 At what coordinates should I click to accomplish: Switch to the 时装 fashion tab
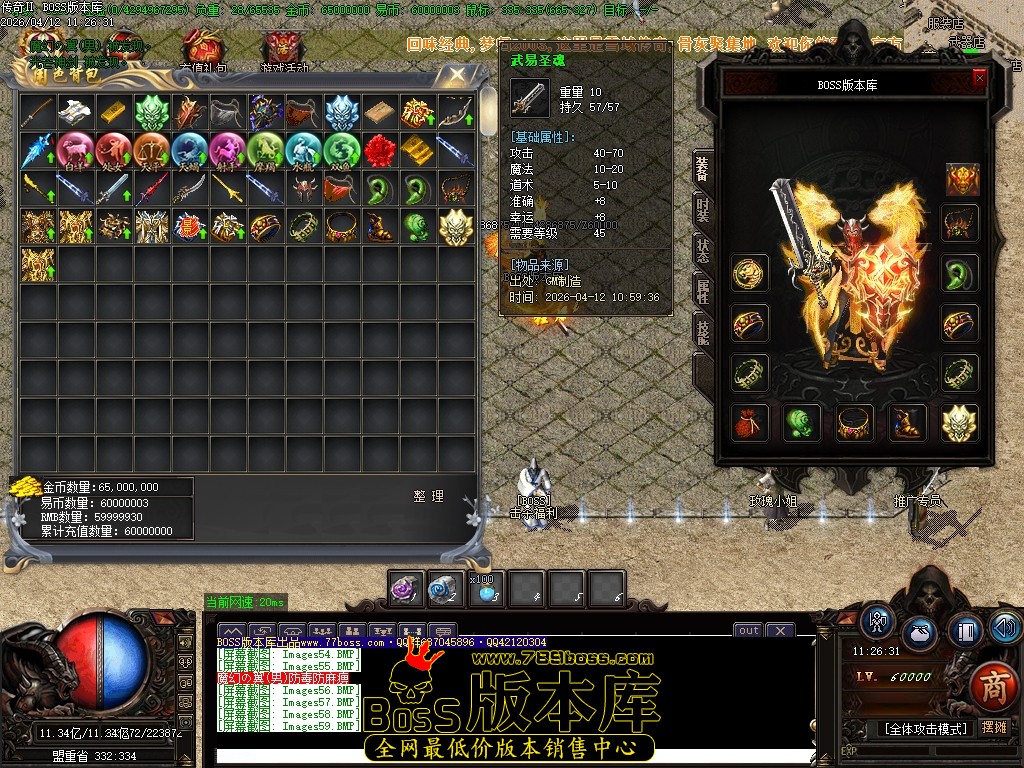[x=703, y=209]
